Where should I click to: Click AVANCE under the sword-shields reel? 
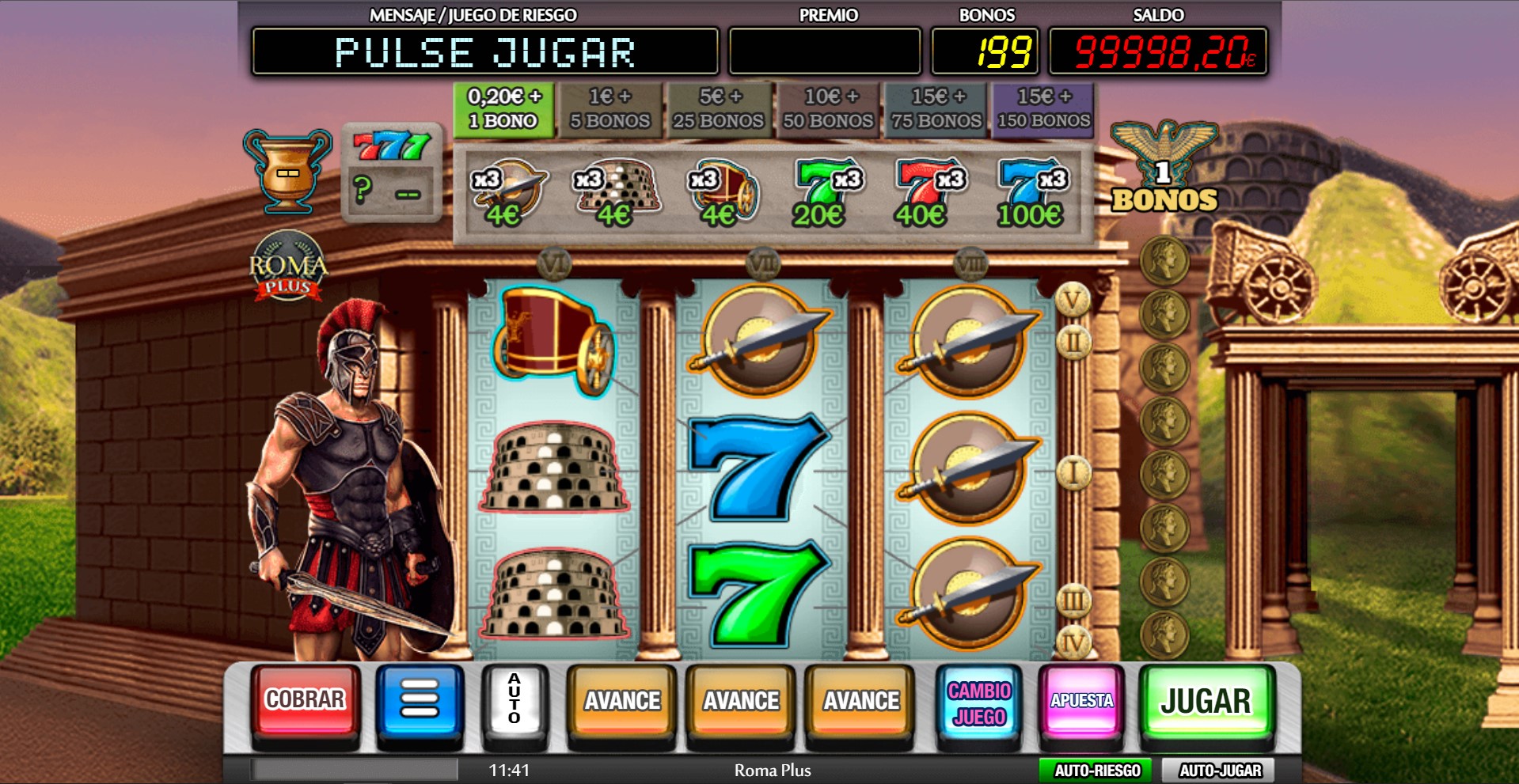[x=860, y=701]
